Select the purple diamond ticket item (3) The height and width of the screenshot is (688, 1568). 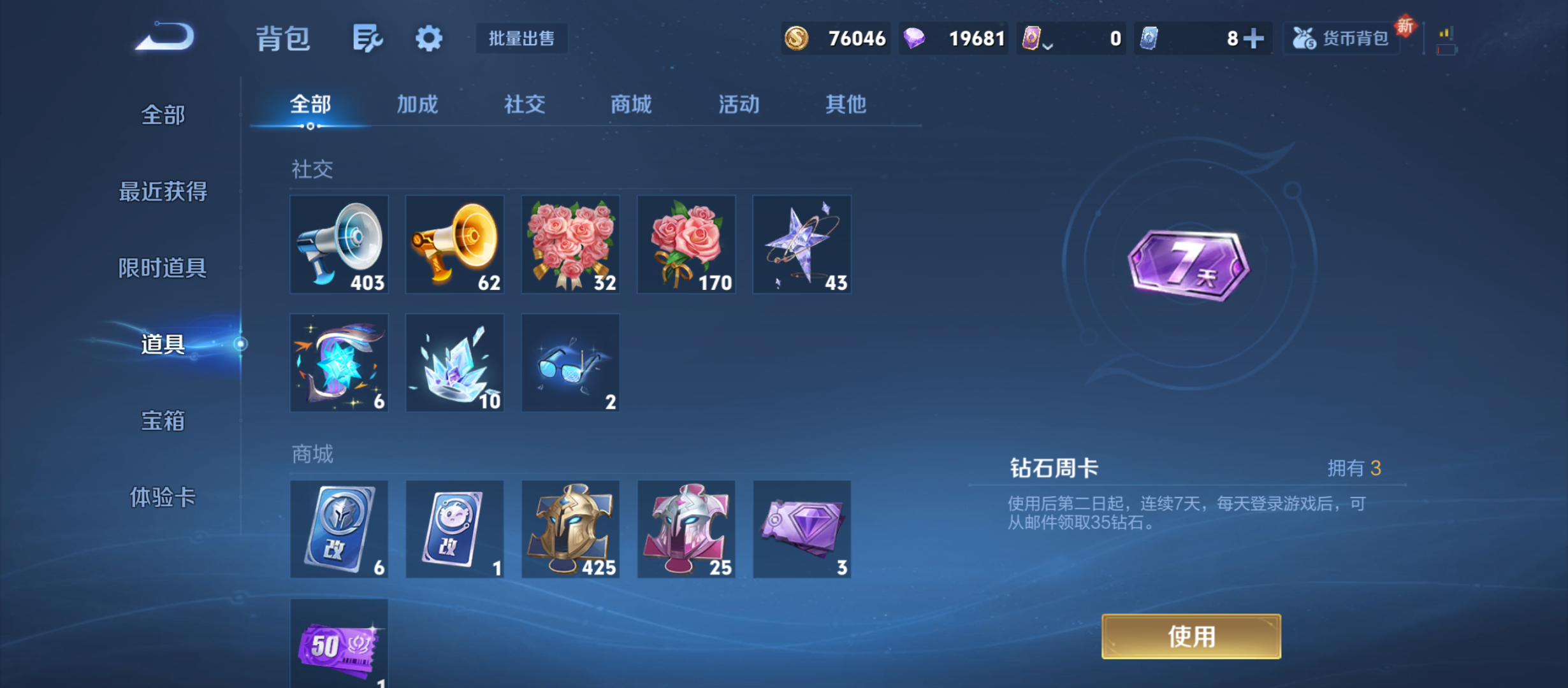tap(801, 529)
